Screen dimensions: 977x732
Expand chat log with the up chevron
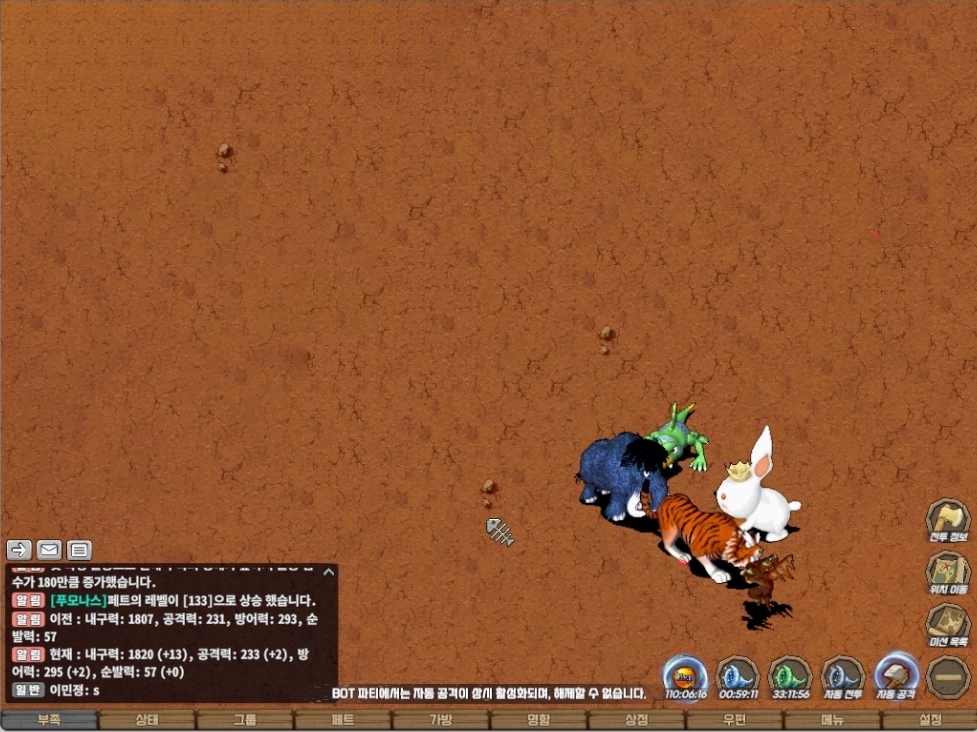point(328,572)
